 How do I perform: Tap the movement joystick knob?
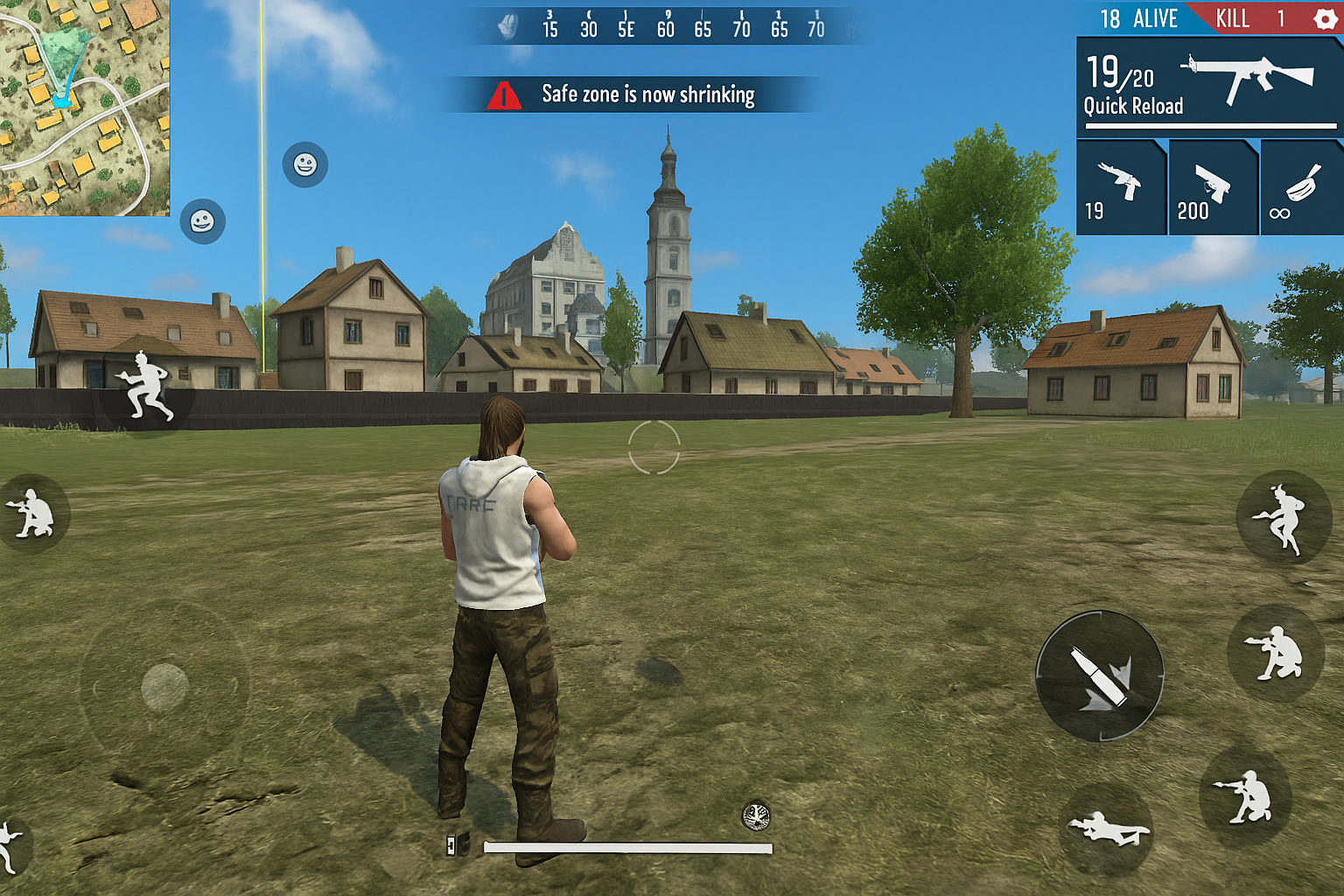click(x=164, y=687)
